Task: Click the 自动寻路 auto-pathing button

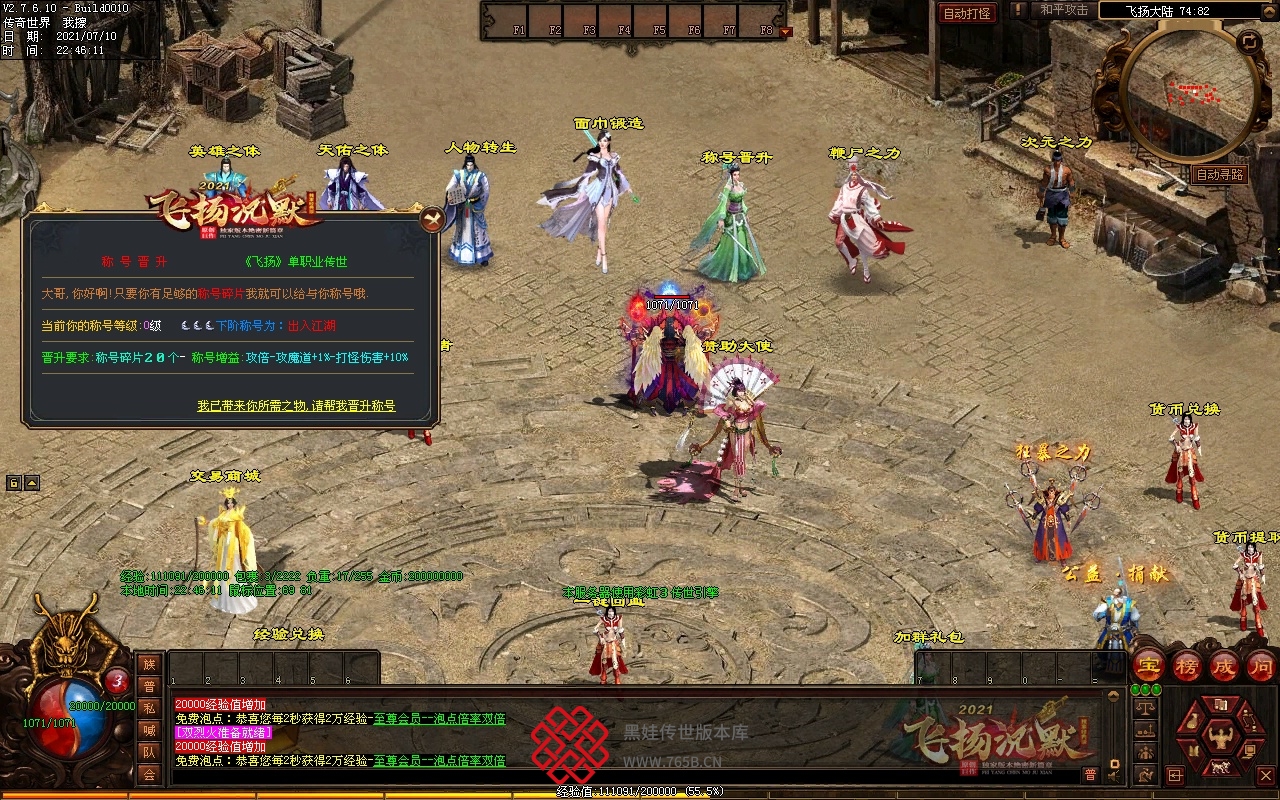Action: pos(1220,174)
